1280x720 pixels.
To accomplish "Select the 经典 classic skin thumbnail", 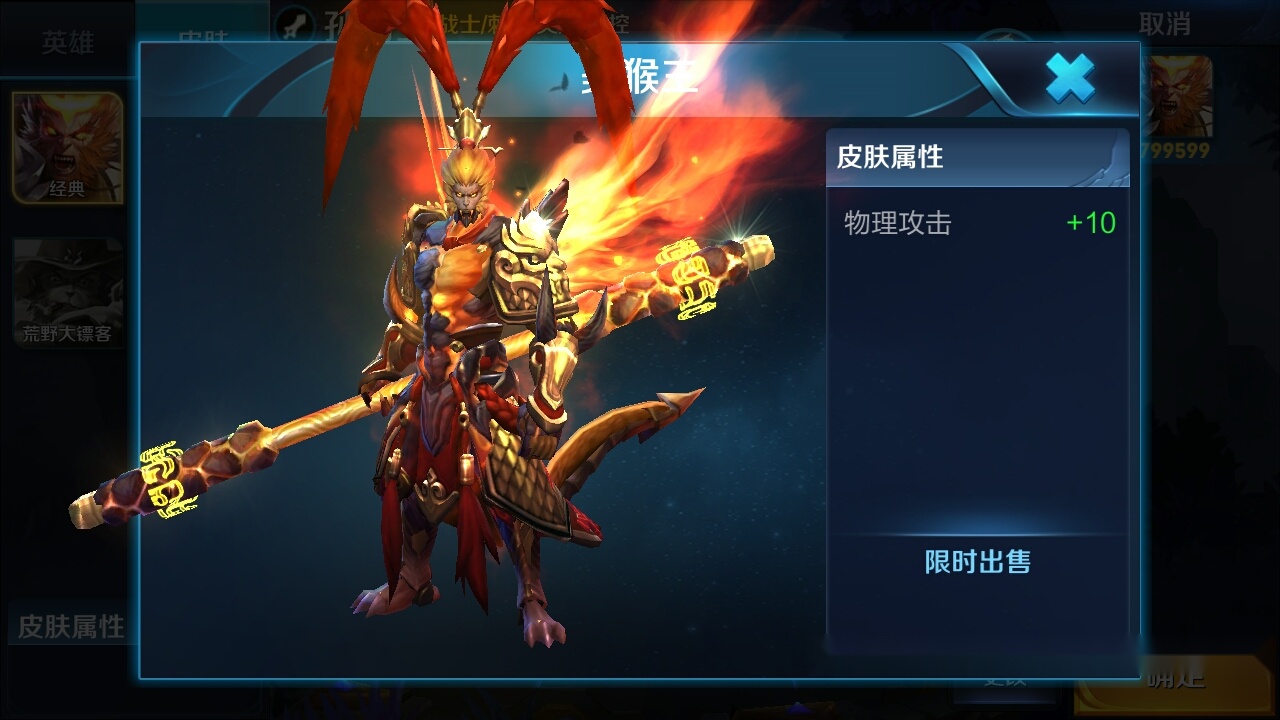I will tap(67, 147).
